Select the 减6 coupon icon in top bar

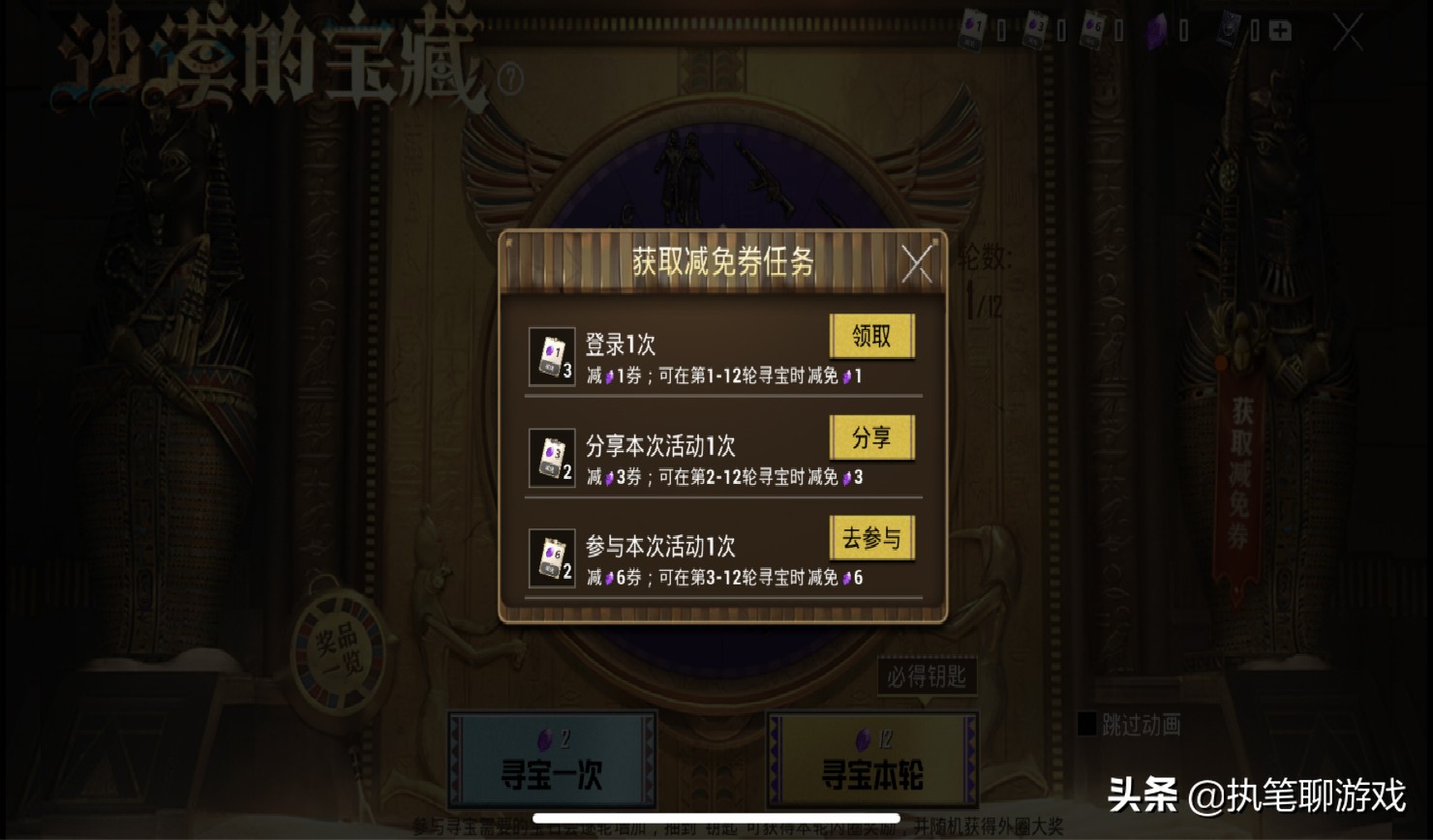click(1092, 27)
